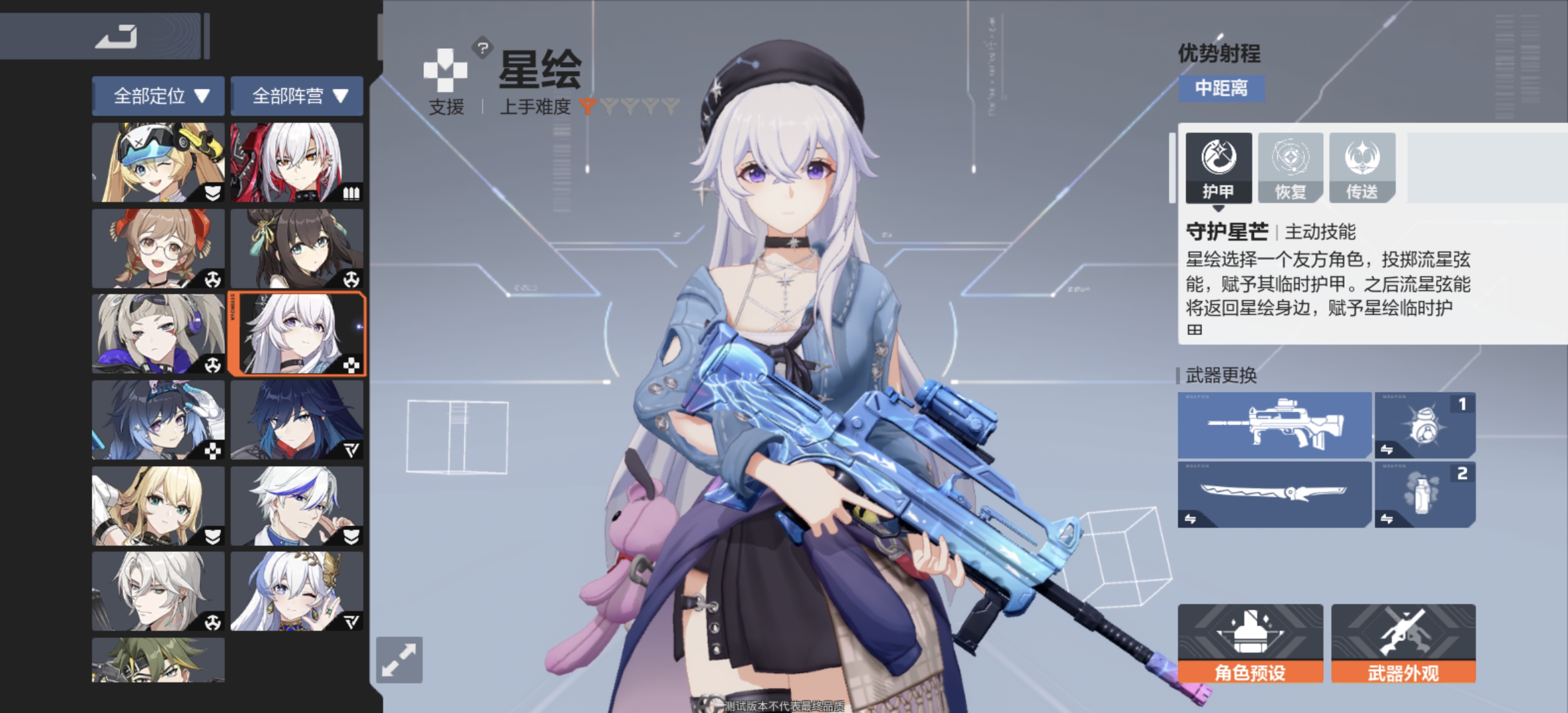Go back using the return arrow button
The height and width of the screenshot is (713, 1568).
click(116, 37)
